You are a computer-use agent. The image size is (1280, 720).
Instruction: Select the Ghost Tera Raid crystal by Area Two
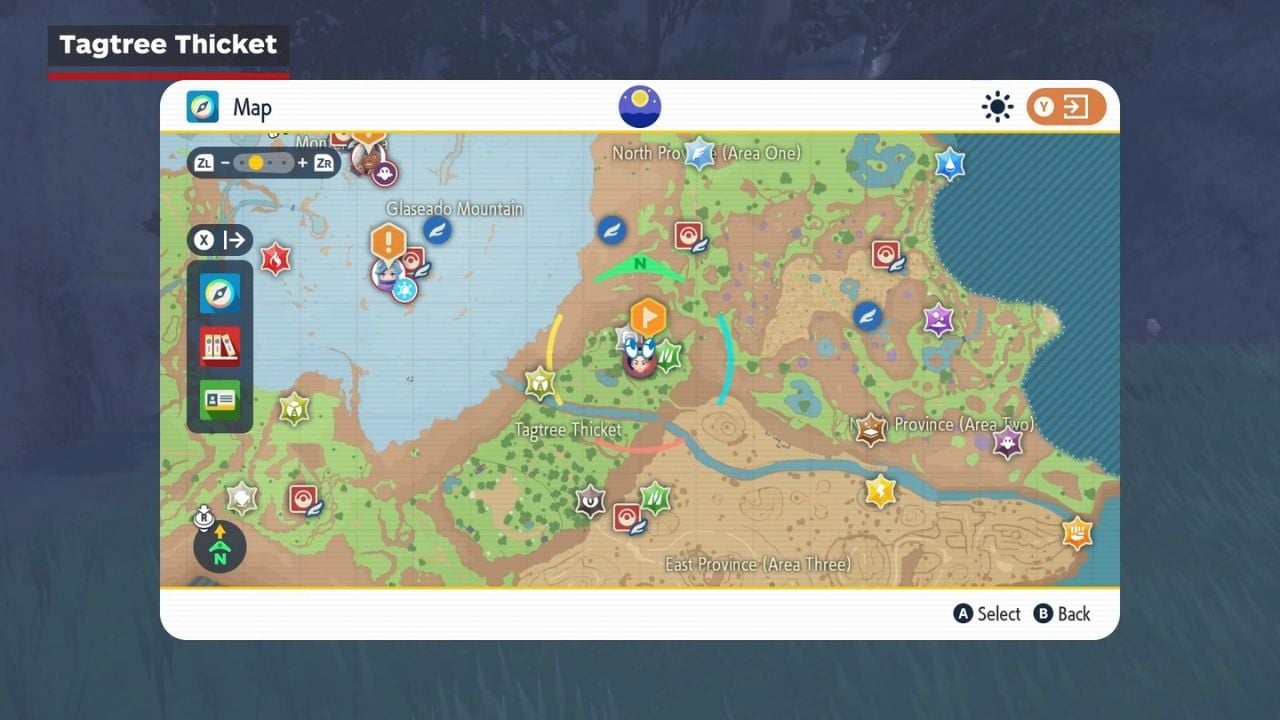click(1007, 442)
